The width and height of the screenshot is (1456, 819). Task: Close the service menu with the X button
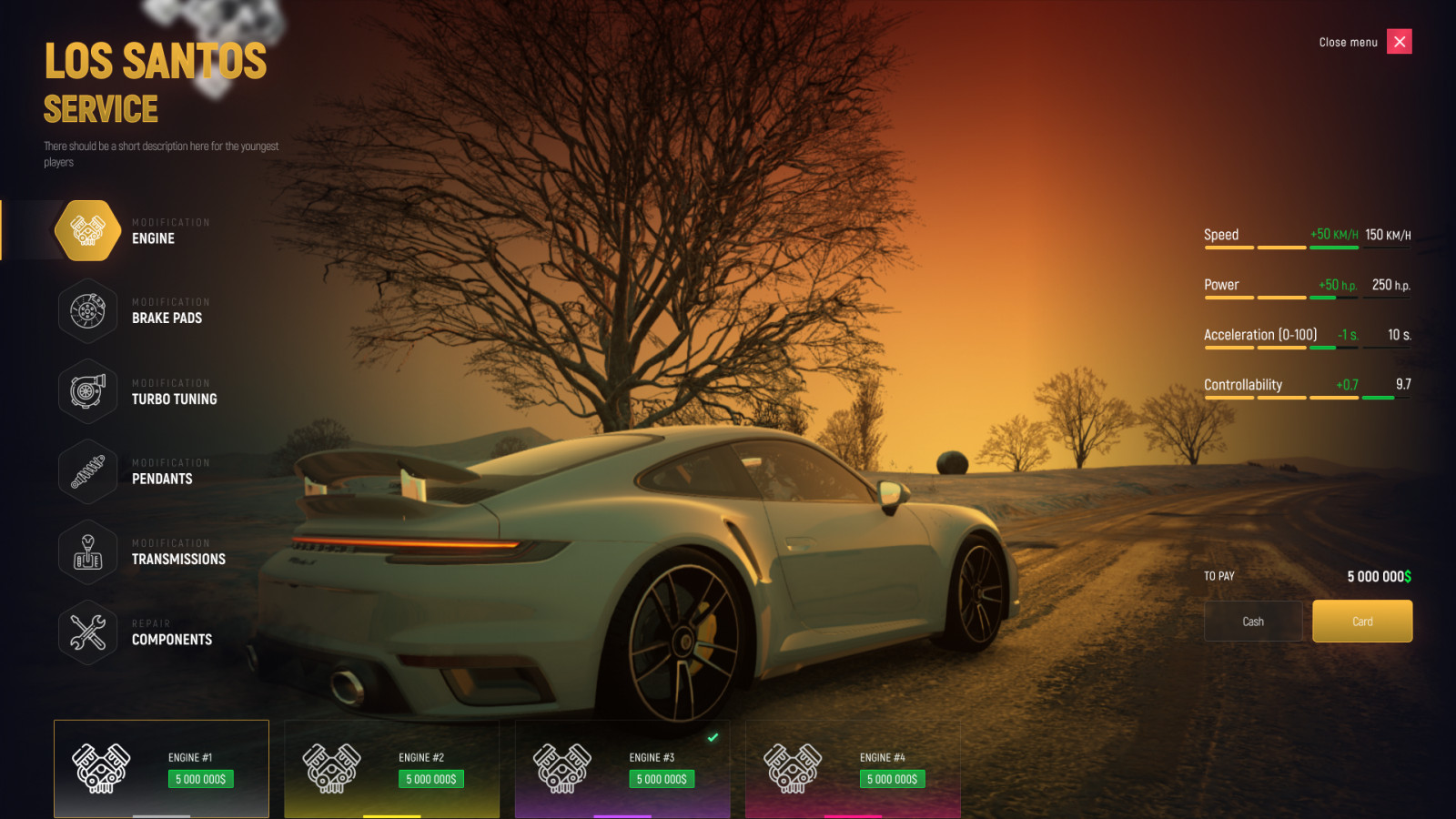[1399, 42]
